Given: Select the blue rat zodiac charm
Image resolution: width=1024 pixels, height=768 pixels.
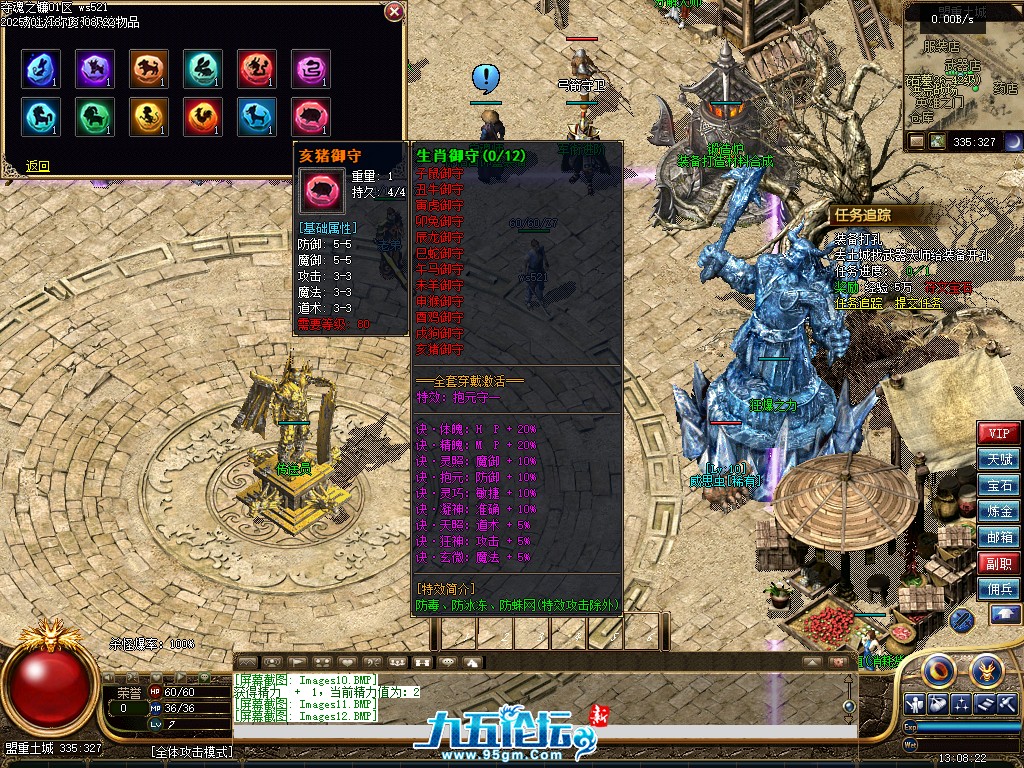Looking at the screenshot, I should [x=40, y=69].
